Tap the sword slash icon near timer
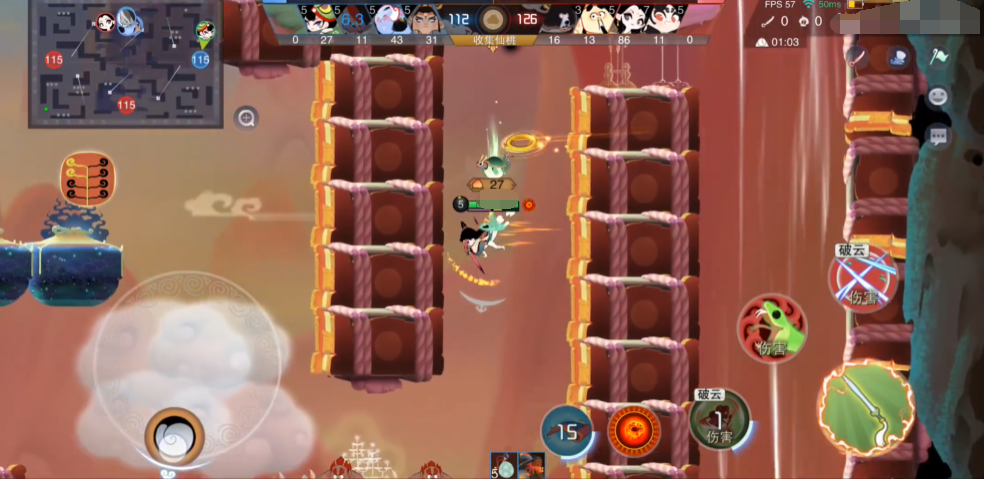984x479 pixels. point(856,56)
